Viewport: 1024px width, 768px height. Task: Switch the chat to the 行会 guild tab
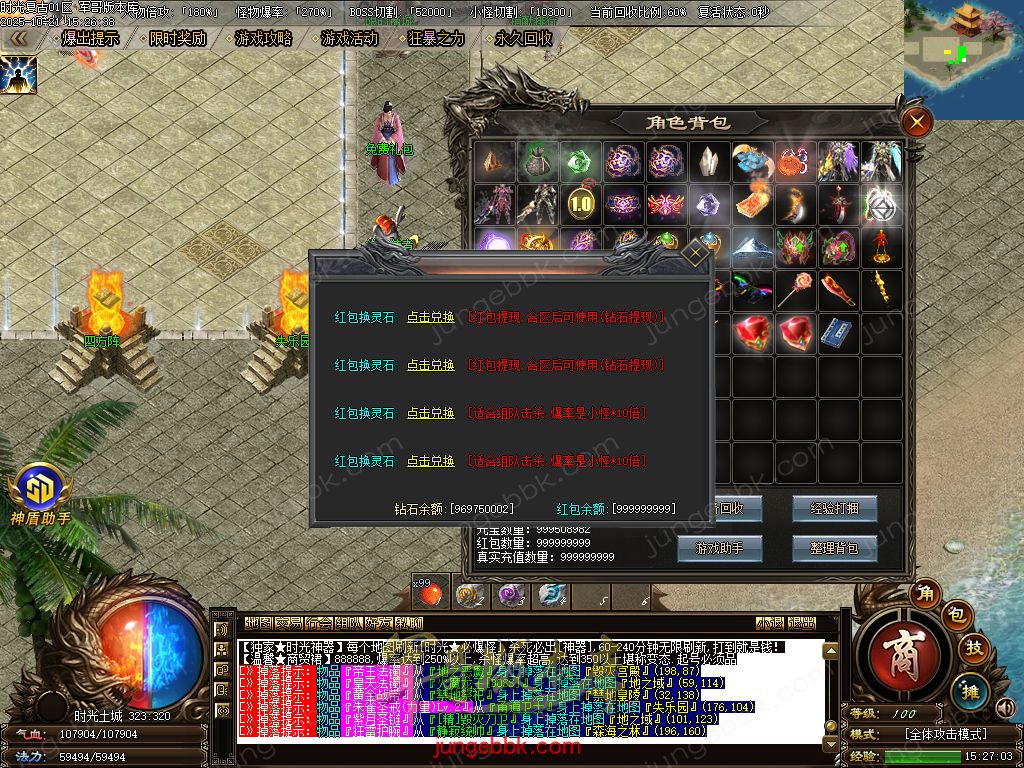(320, 623)
